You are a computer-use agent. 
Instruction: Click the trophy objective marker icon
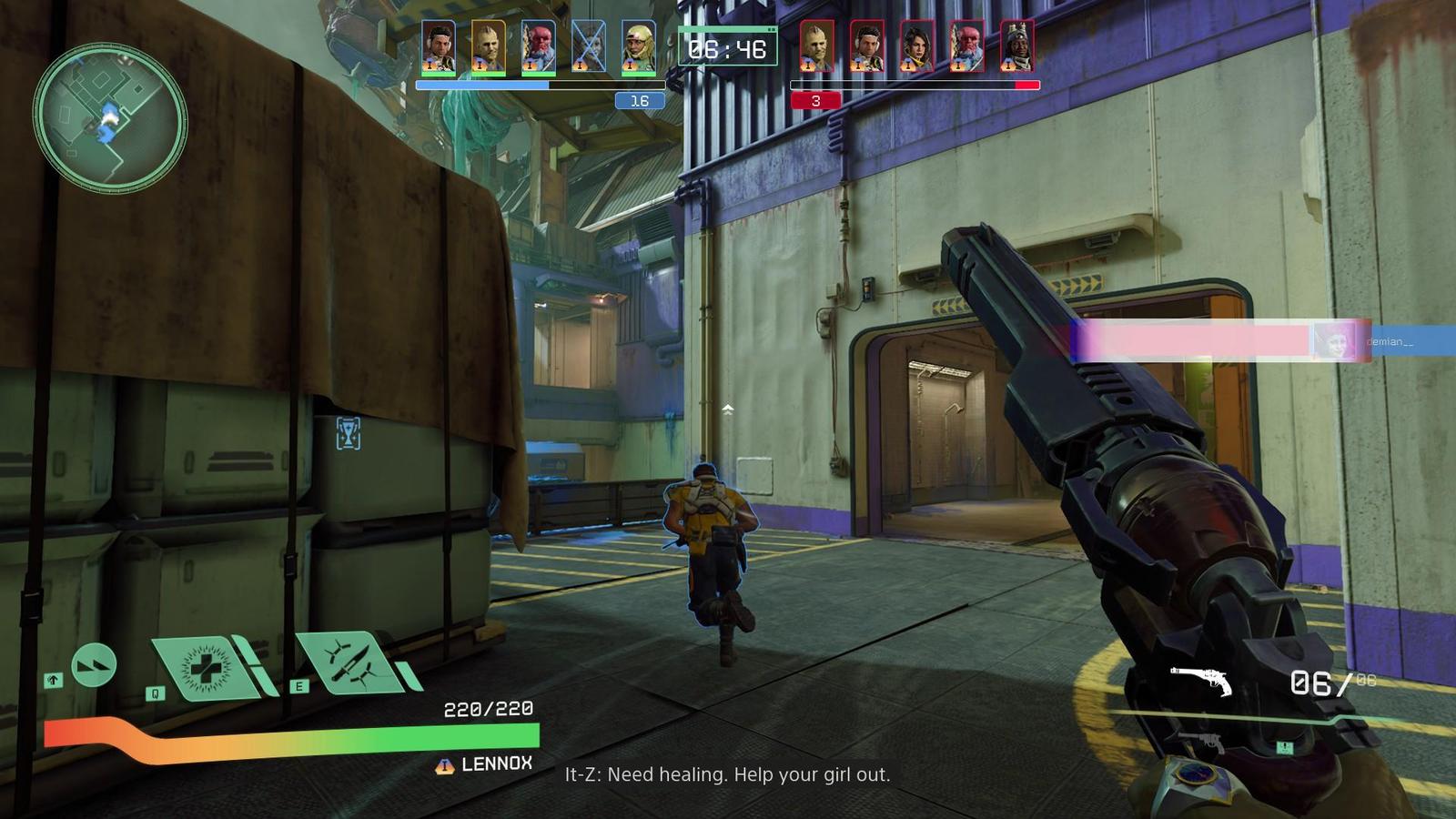pyautogui.click(x=348, y=434)
